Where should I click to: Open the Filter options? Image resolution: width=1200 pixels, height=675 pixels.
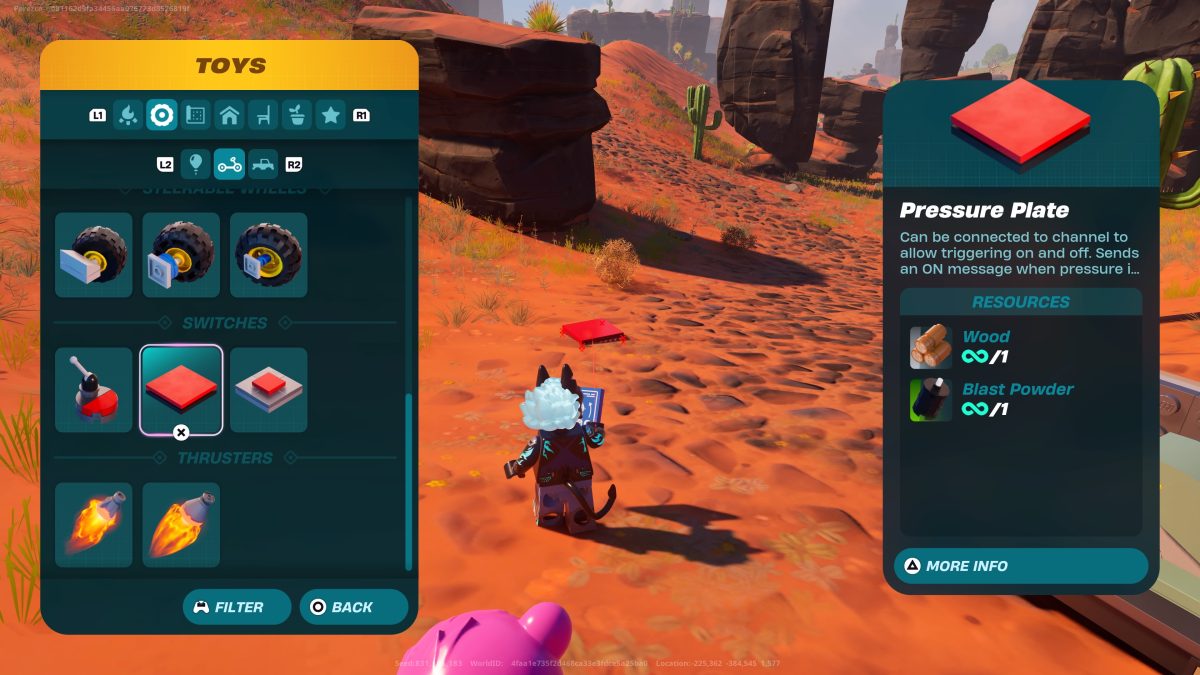pyautogui.click(x=237, y=607)
